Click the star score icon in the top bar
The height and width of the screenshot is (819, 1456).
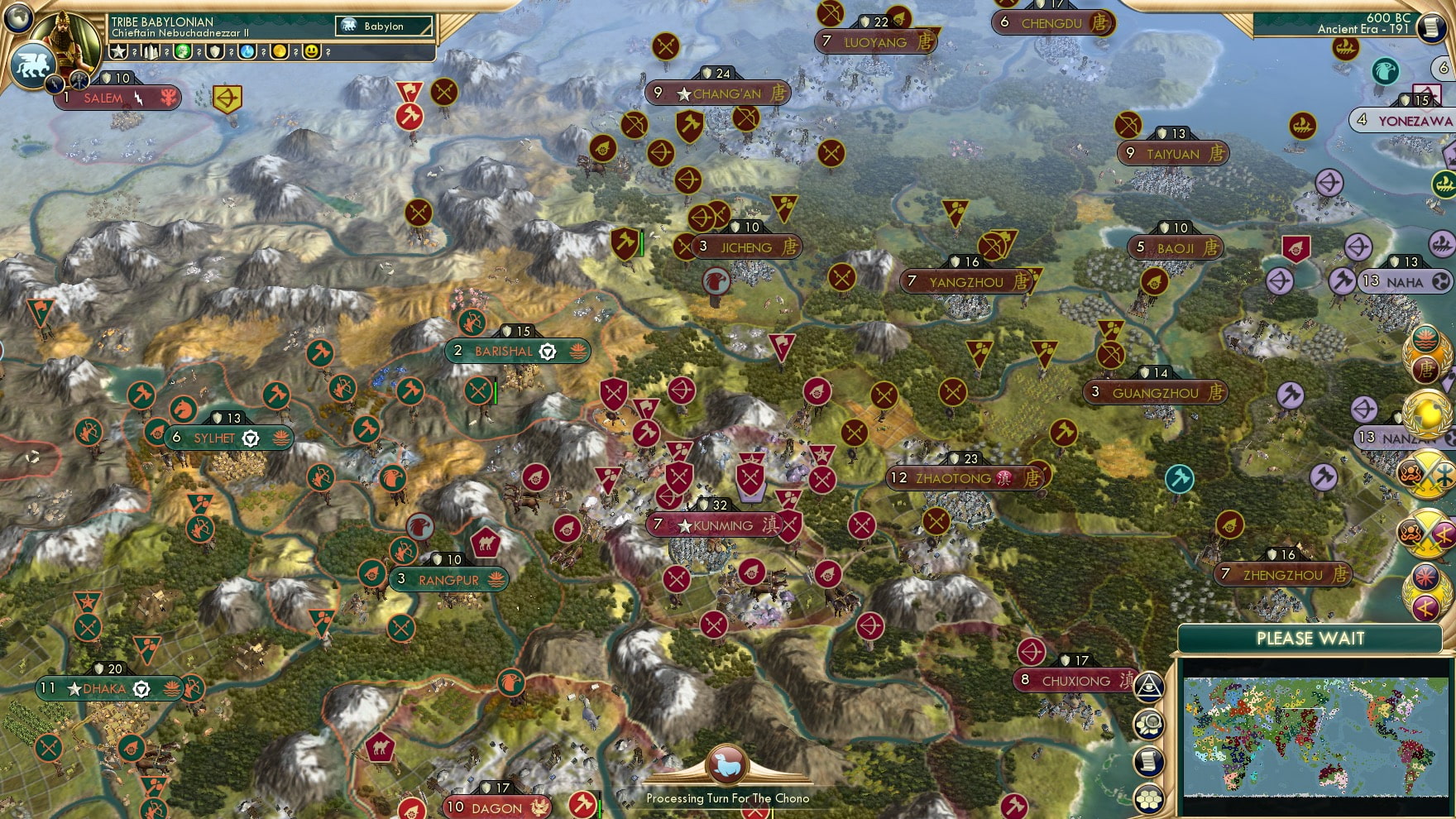click(118, 53)
